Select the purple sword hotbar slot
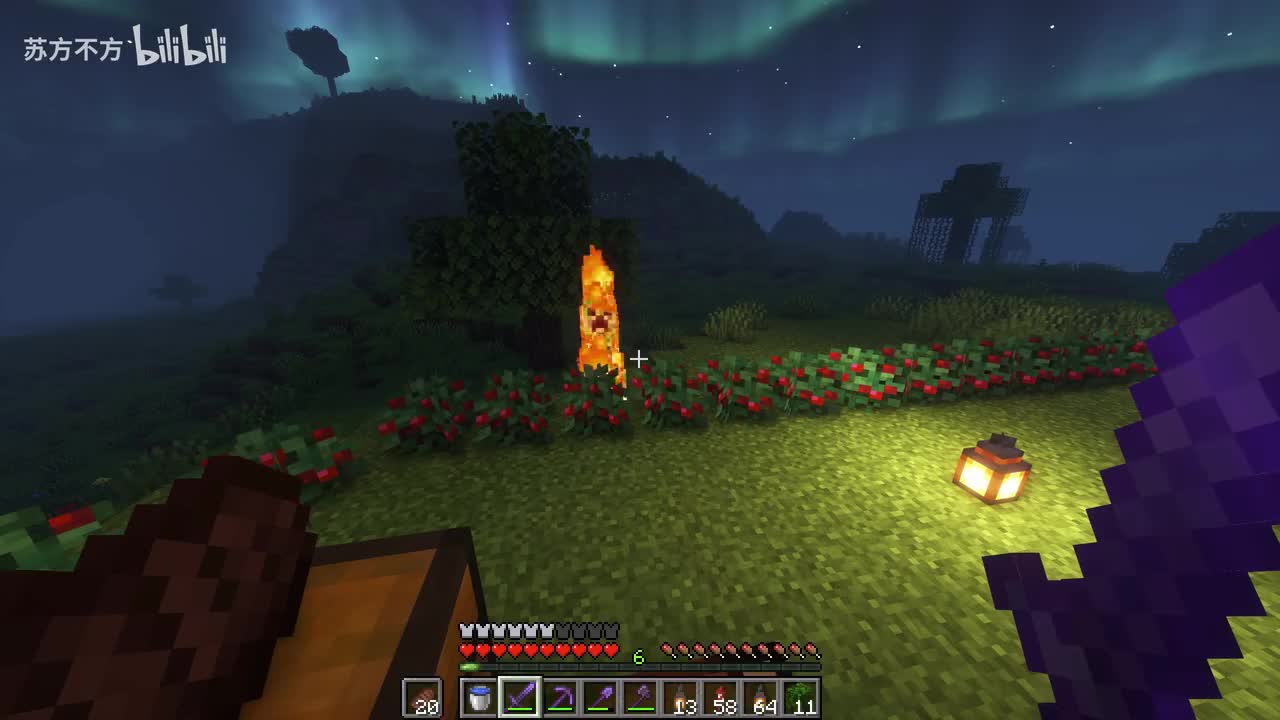This screenshot has height=720, width=1280. [520, 697]
